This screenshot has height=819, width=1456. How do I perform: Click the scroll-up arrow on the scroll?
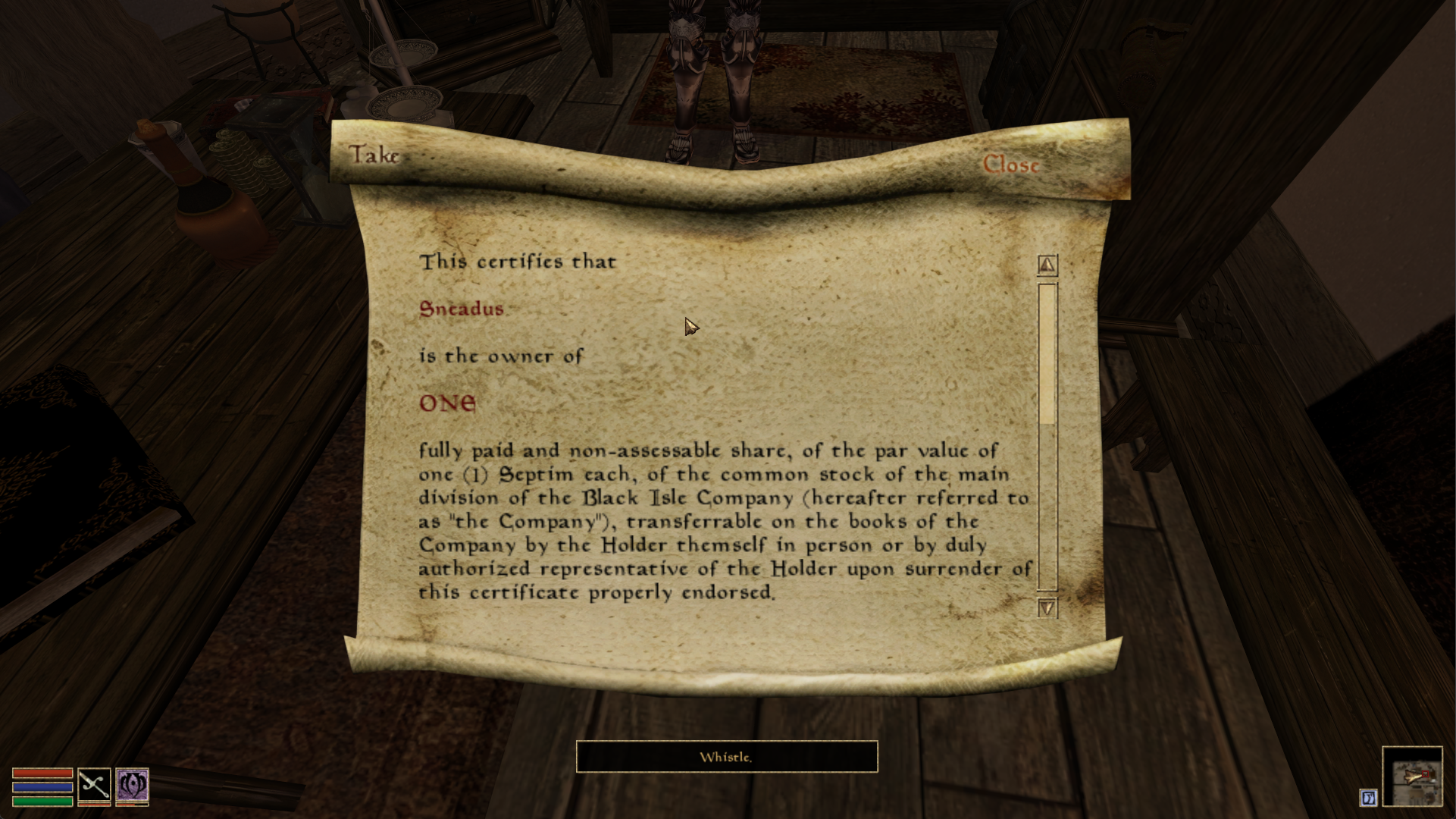[1047, 265]
